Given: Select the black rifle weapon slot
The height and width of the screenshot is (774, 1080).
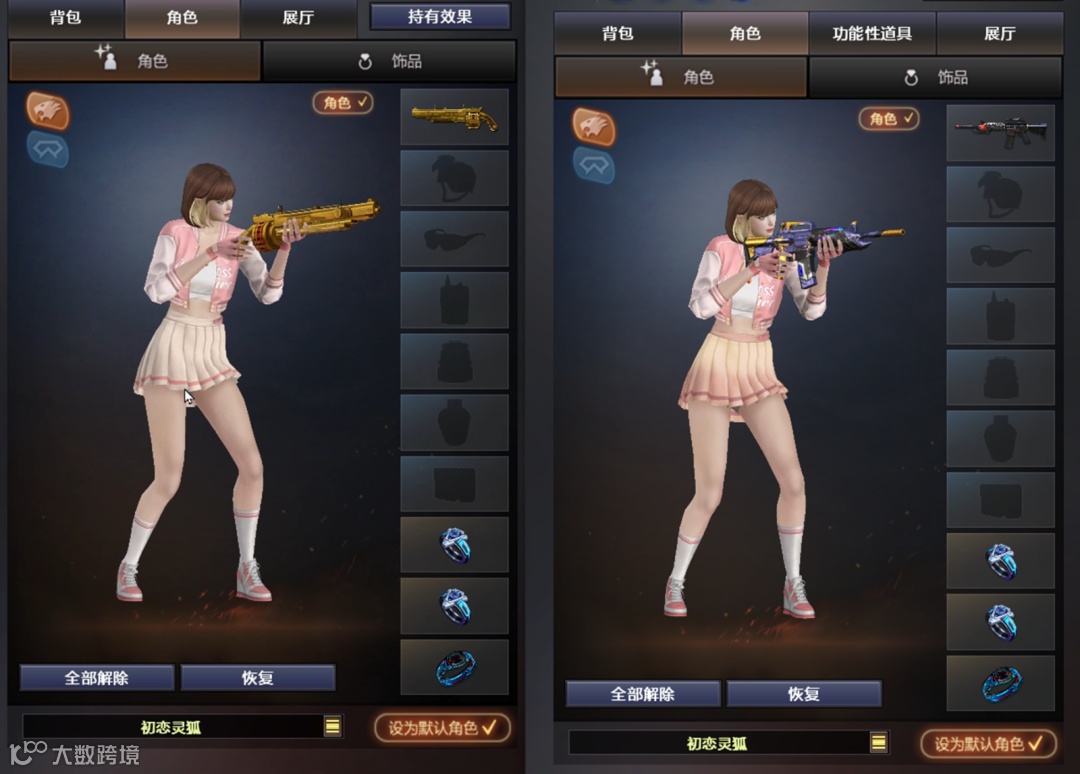Looking at the screenshot, I should coord(1000,132).
